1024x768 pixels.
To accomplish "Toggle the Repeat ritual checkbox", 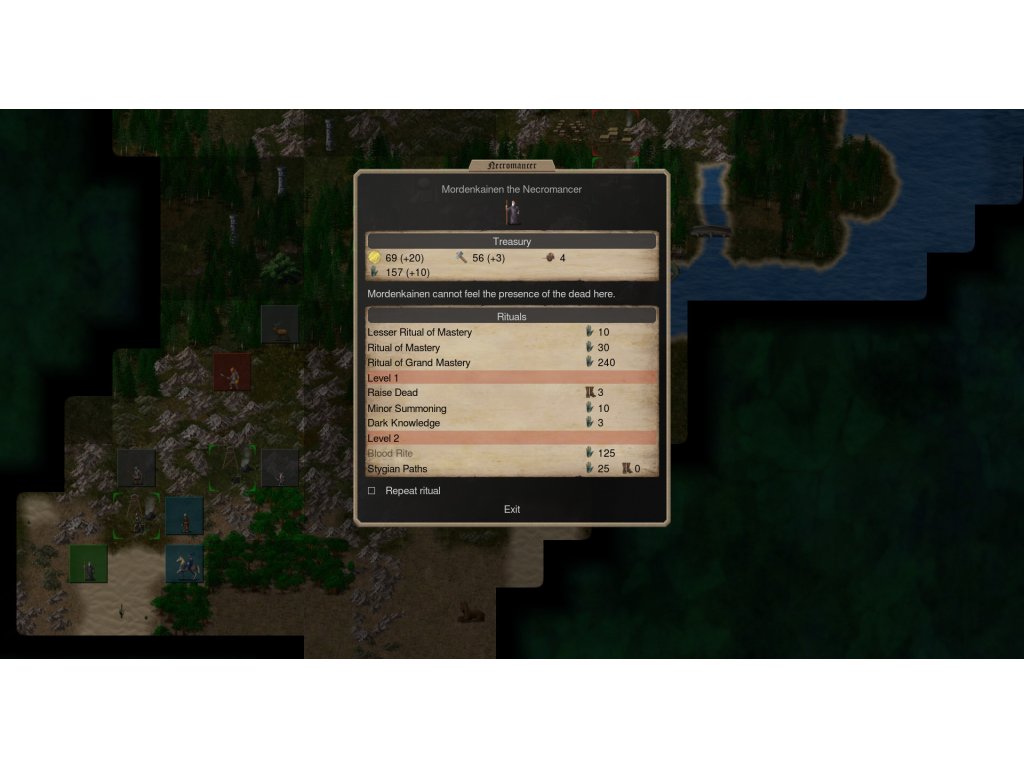I will [x=372, y=491].
